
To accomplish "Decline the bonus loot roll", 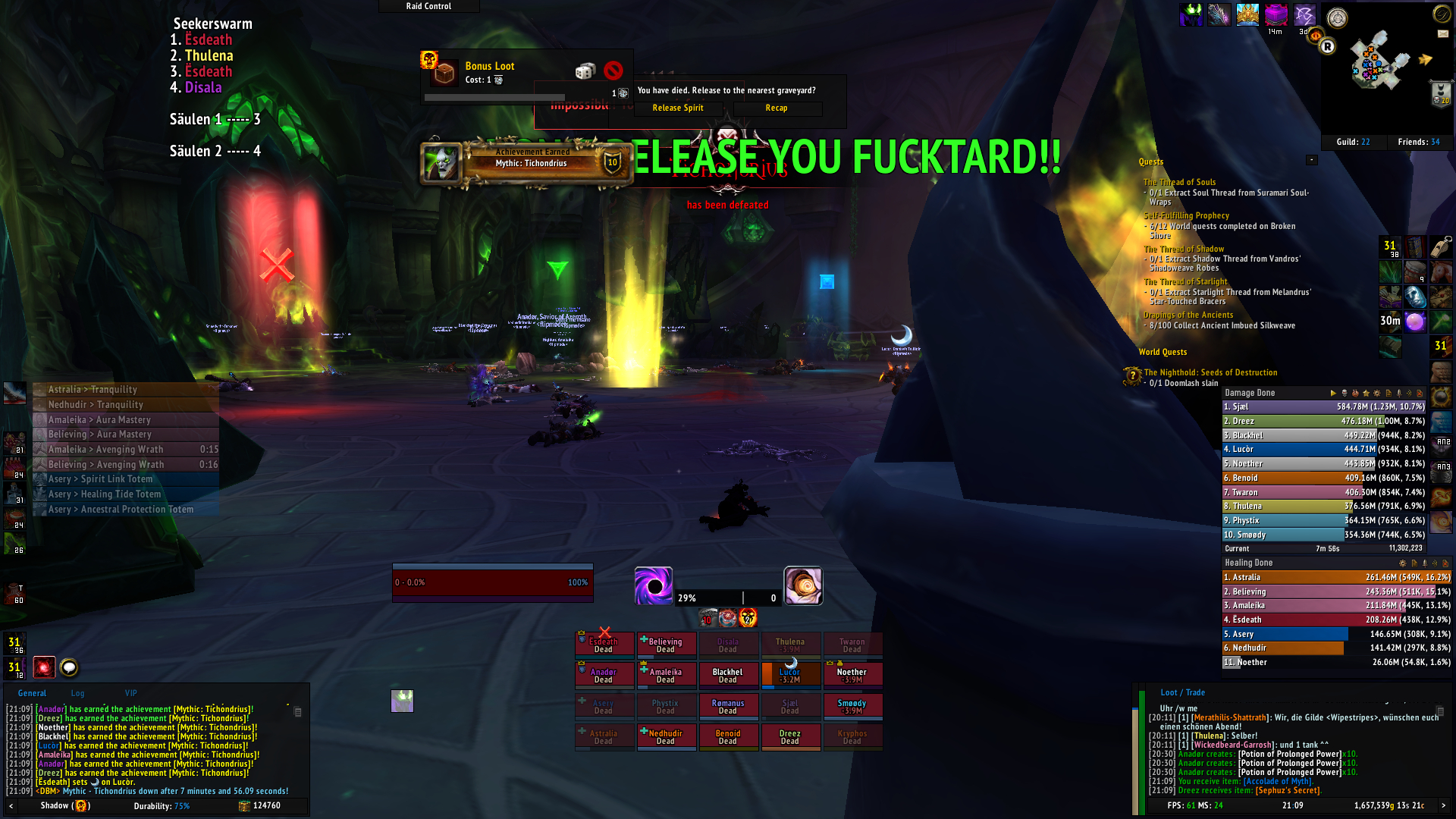I will pyautogui.click(x=613, y=71).
